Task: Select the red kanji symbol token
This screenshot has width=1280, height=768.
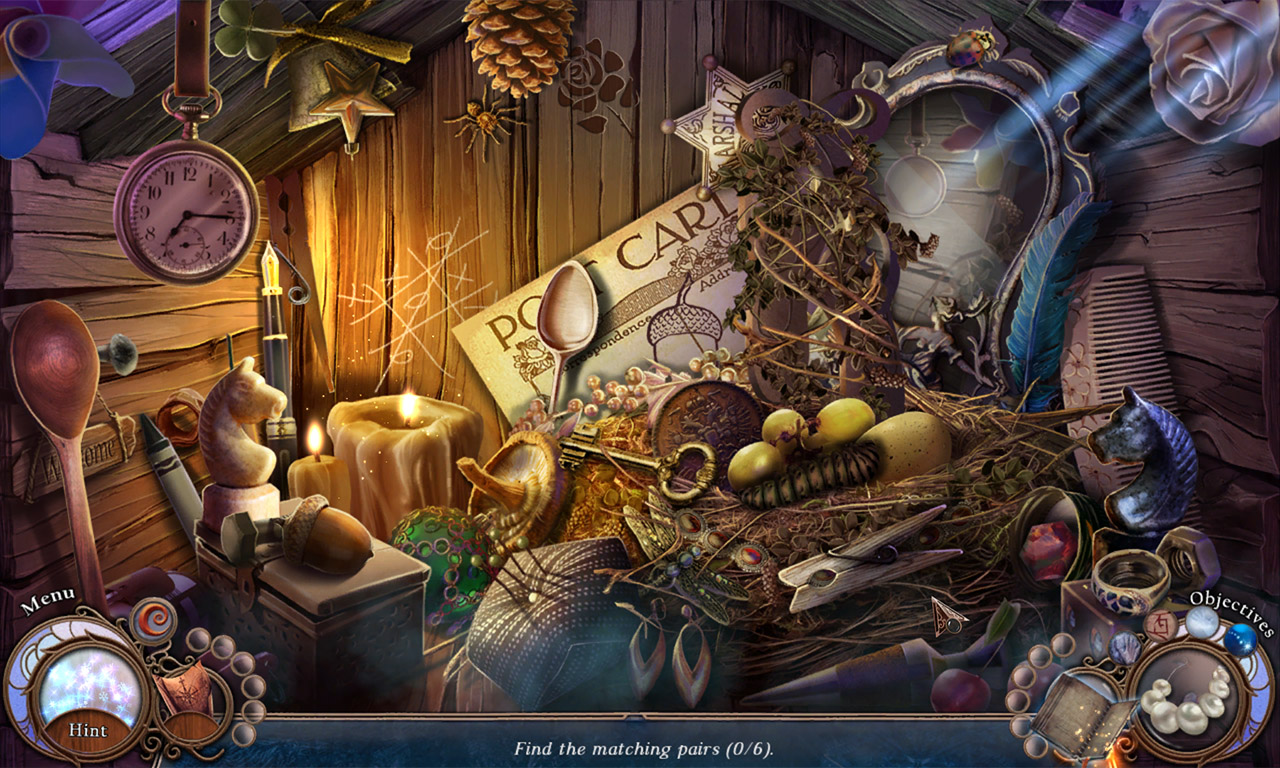Action: (x=1161, y=625)
